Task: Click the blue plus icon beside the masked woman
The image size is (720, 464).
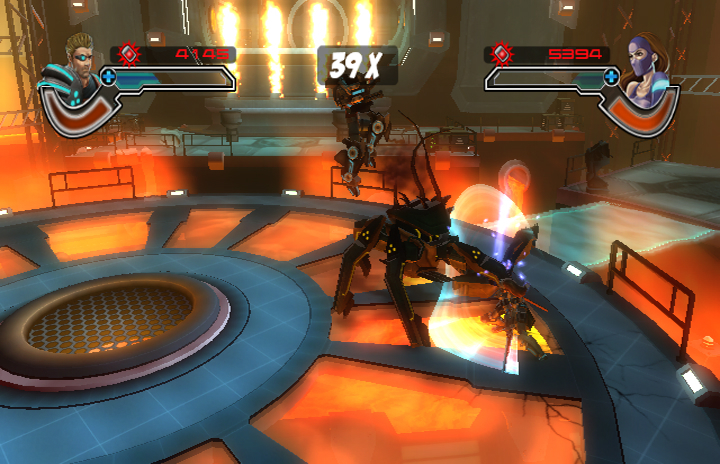Action: tap(613, 75)
